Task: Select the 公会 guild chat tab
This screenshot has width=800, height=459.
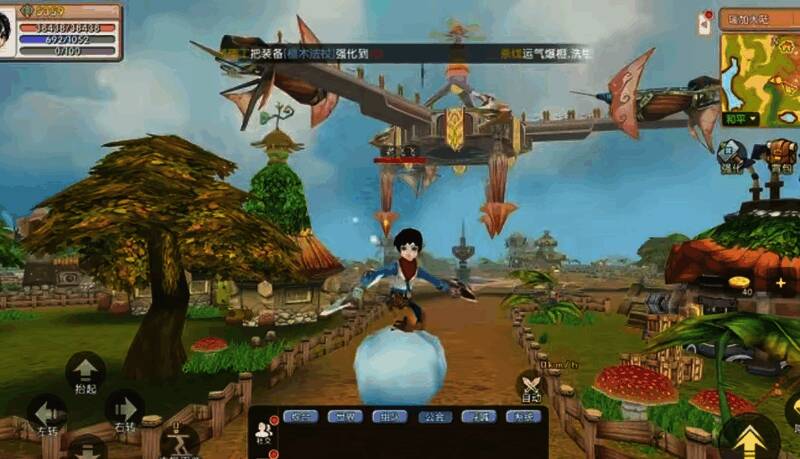Action: coord(432,416)
